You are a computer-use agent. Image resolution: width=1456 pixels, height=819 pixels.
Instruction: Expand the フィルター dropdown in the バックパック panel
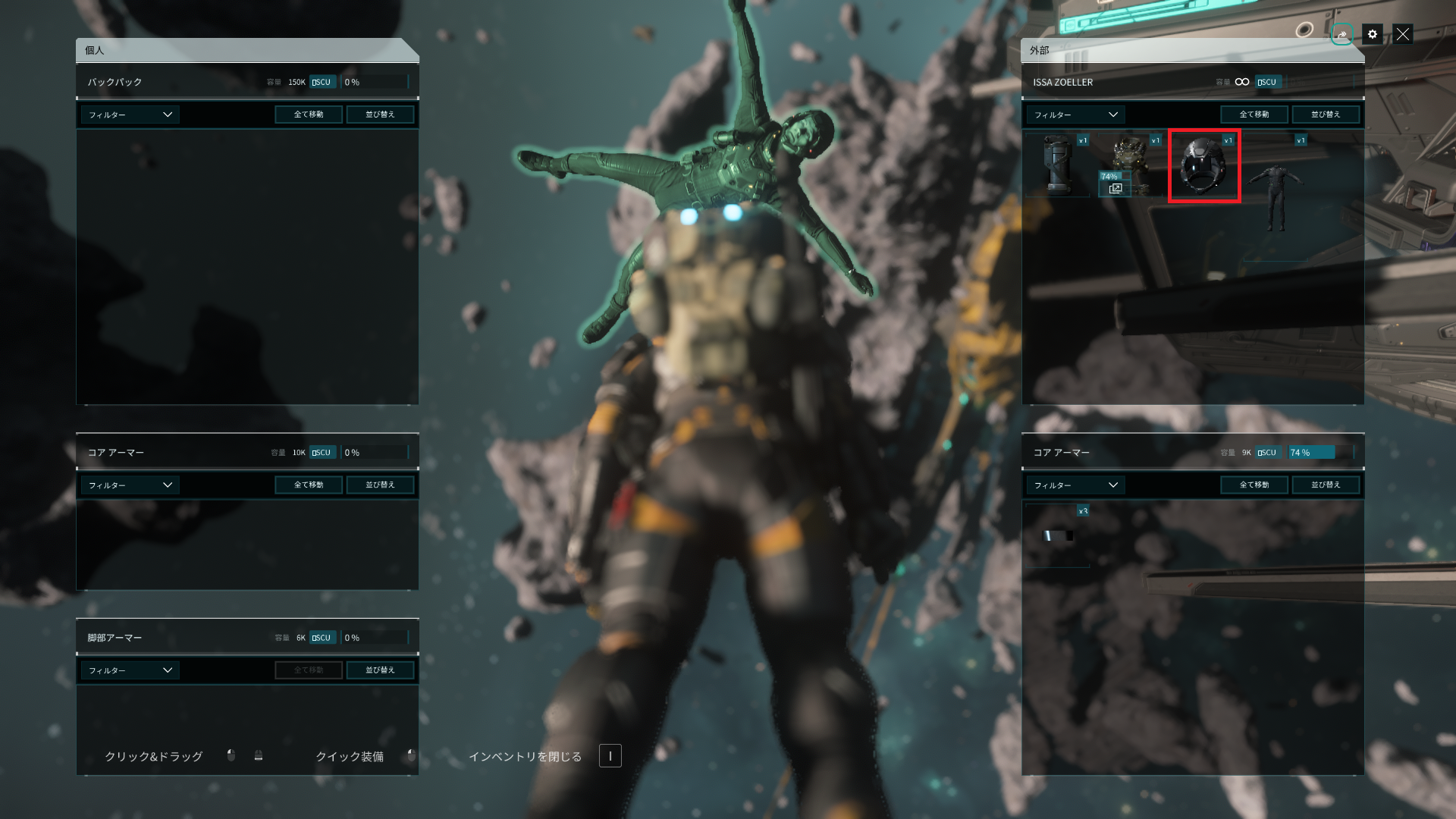[x=129, y=115]
